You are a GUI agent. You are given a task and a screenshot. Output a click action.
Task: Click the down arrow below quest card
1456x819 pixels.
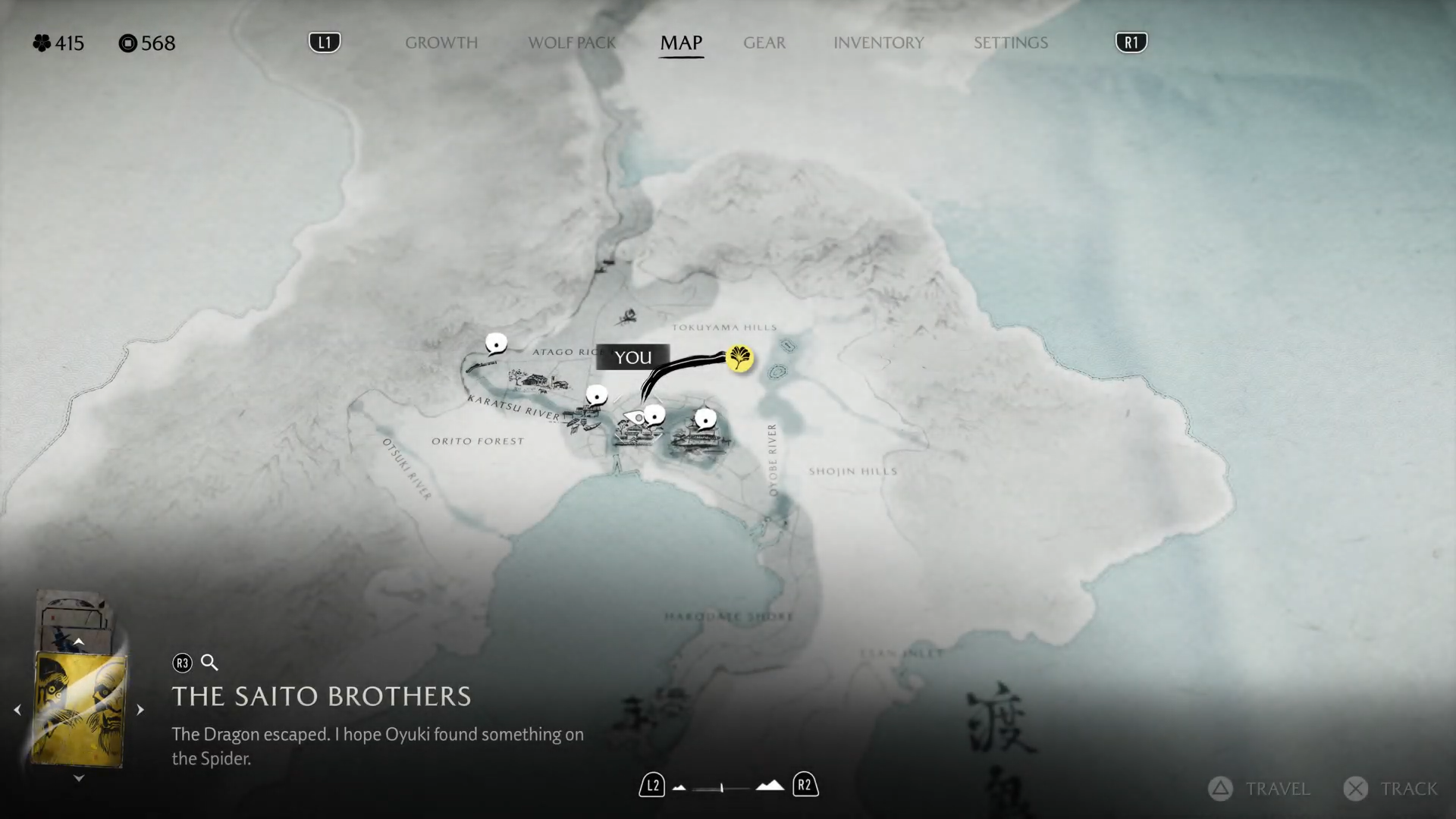[79, 779]
